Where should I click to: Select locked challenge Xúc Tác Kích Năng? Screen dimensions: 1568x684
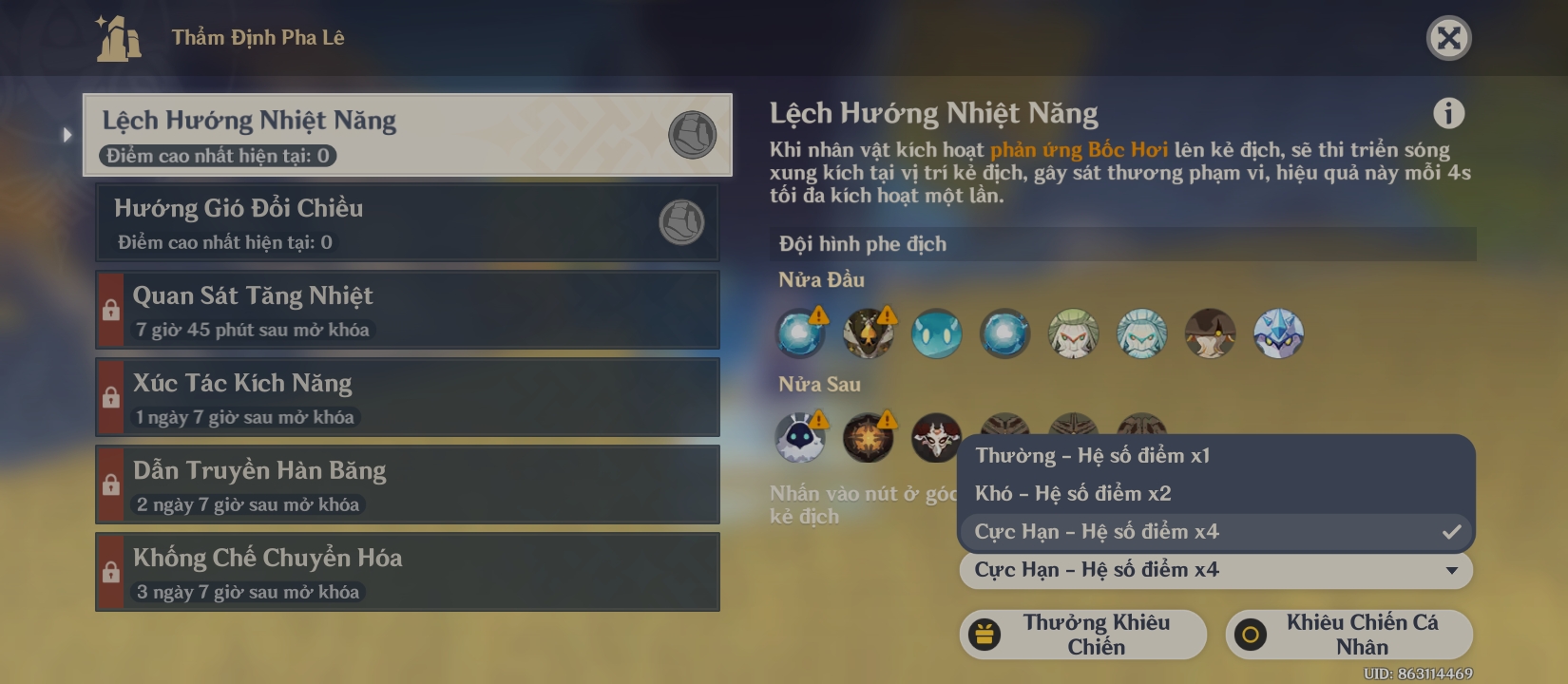tap(407, 397)
